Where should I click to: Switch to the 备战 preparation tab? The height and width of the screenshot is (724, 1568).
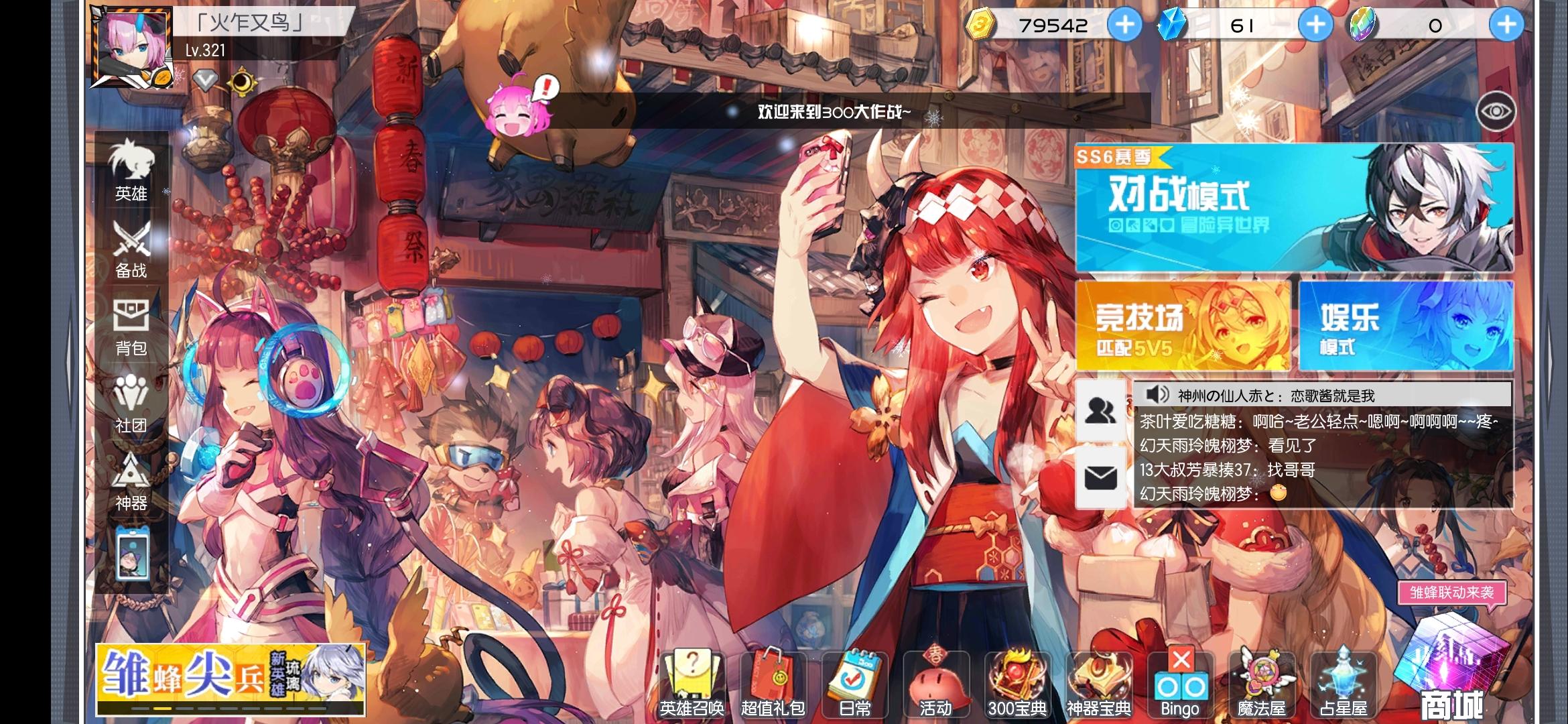tap(131, 251)
